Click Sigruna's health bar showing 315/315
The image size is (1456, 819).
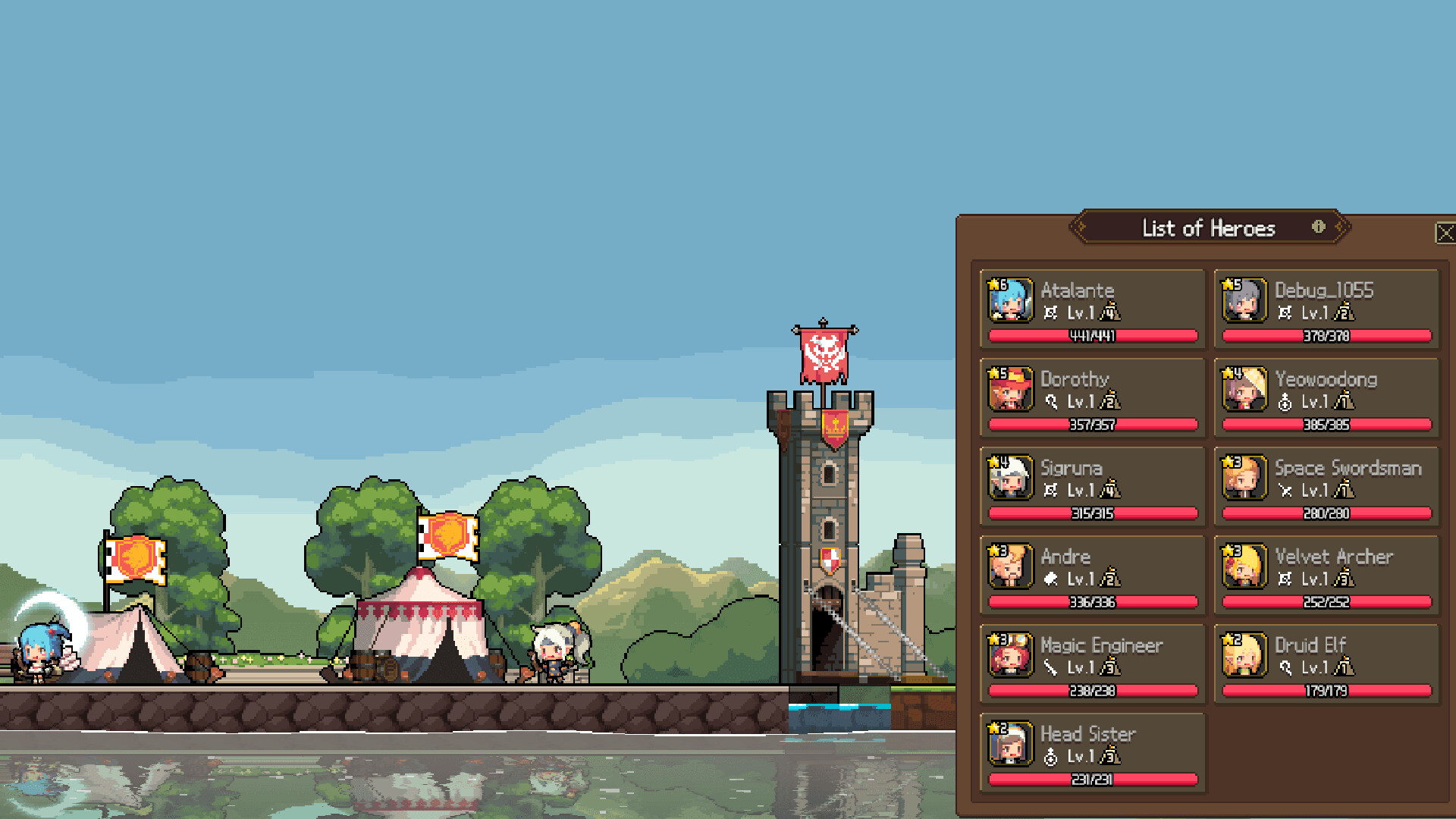click(1092, 513)
